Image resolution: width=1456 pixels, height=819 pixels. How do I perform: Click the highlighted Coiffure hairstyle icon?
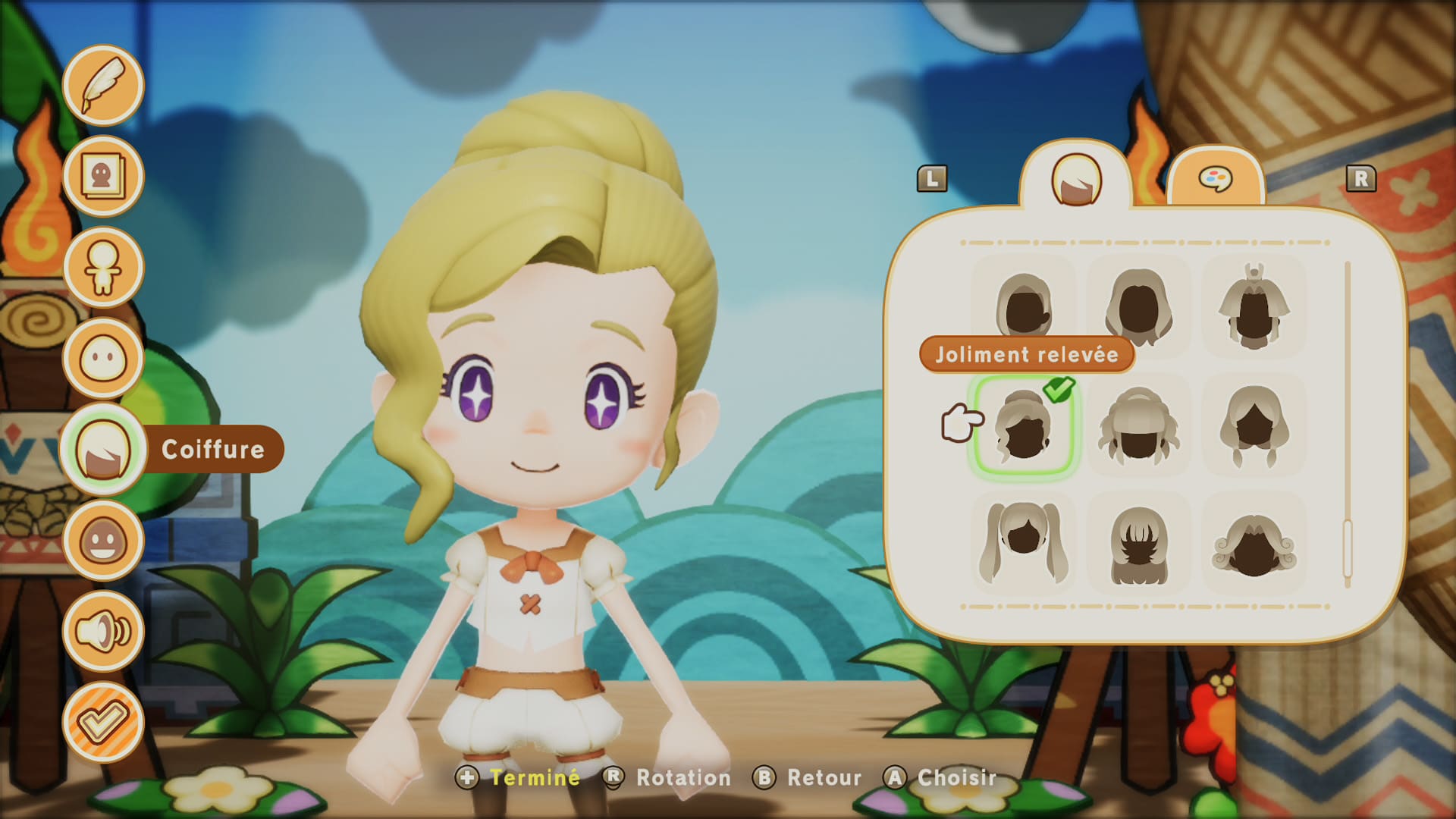tap(104, 449)
